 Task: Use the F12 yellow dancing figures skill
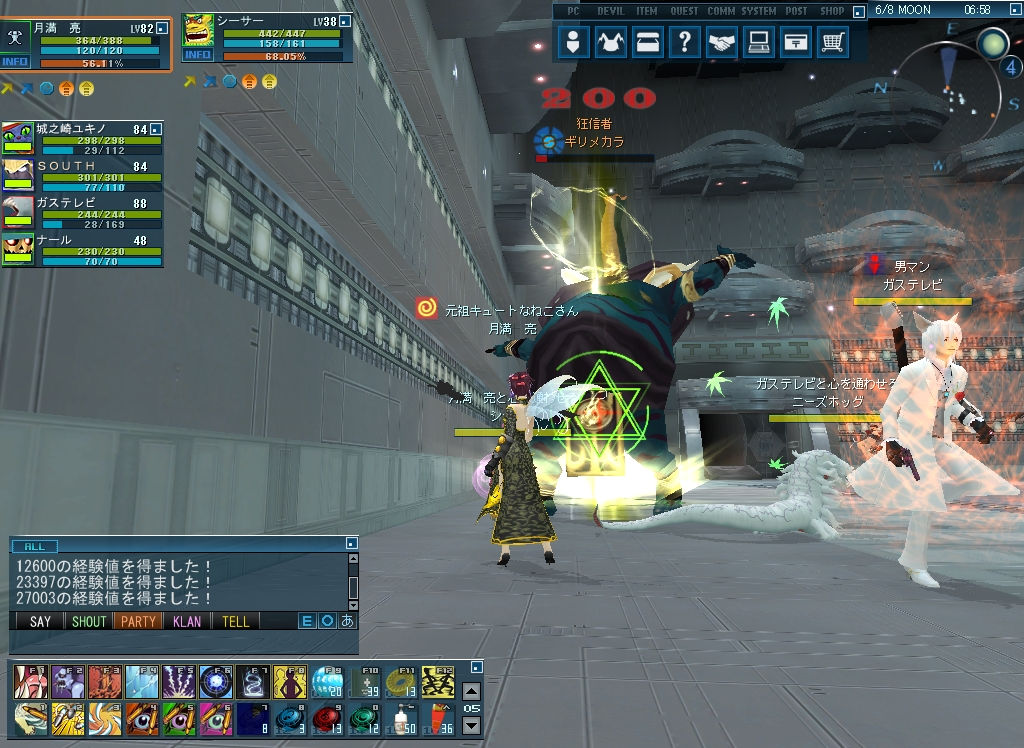coord(437,682)
